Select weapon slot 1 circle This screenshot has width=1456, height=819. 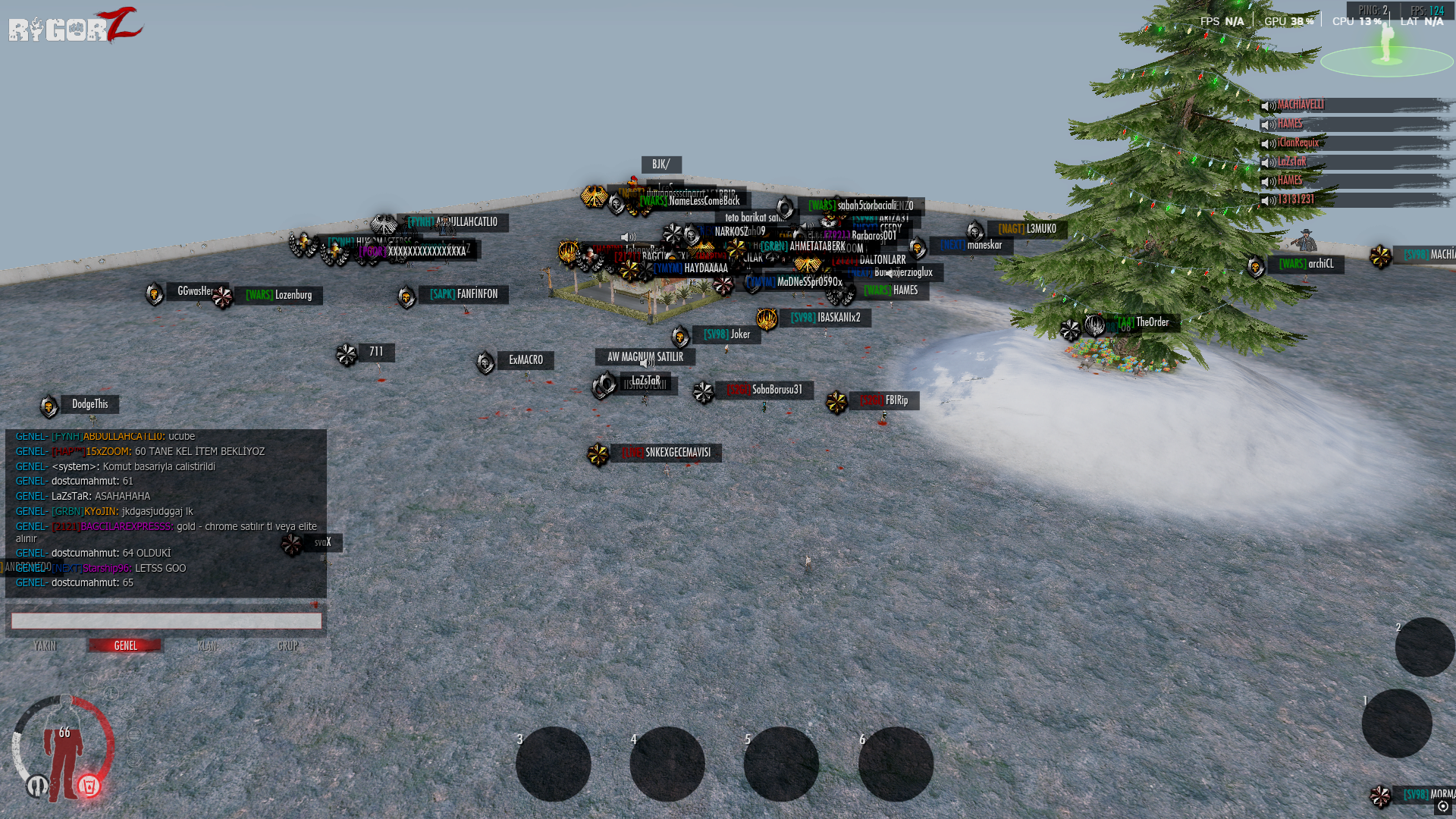[1397, 723]
